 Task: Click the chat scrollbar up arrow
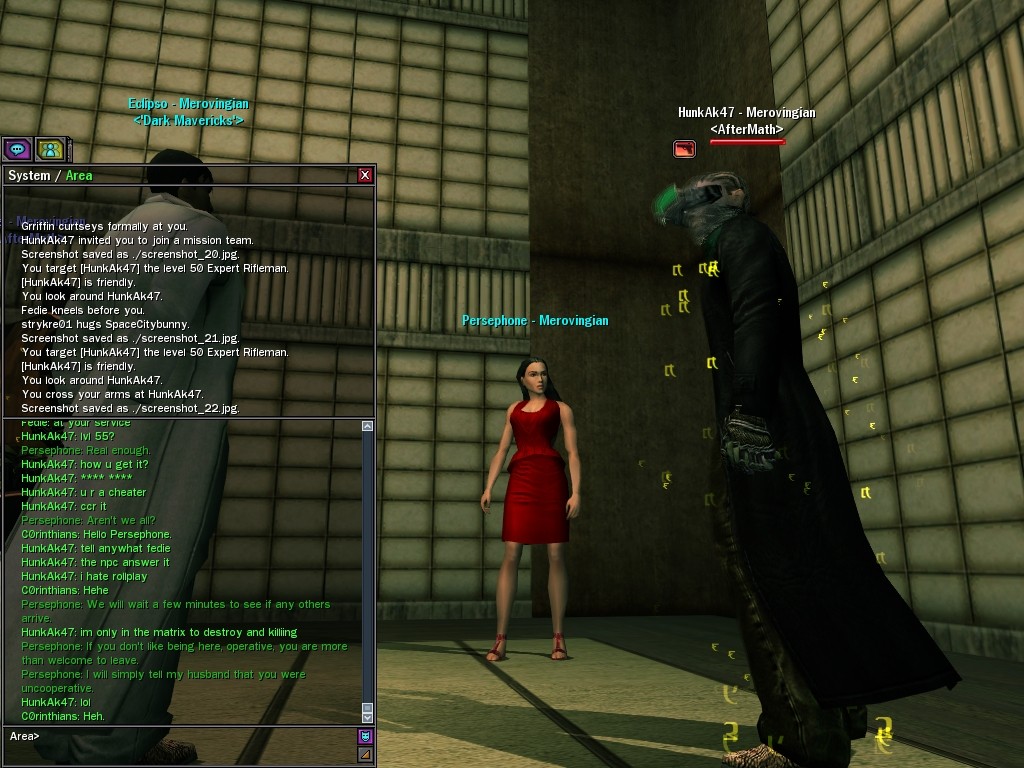click(x=367, y=427)
